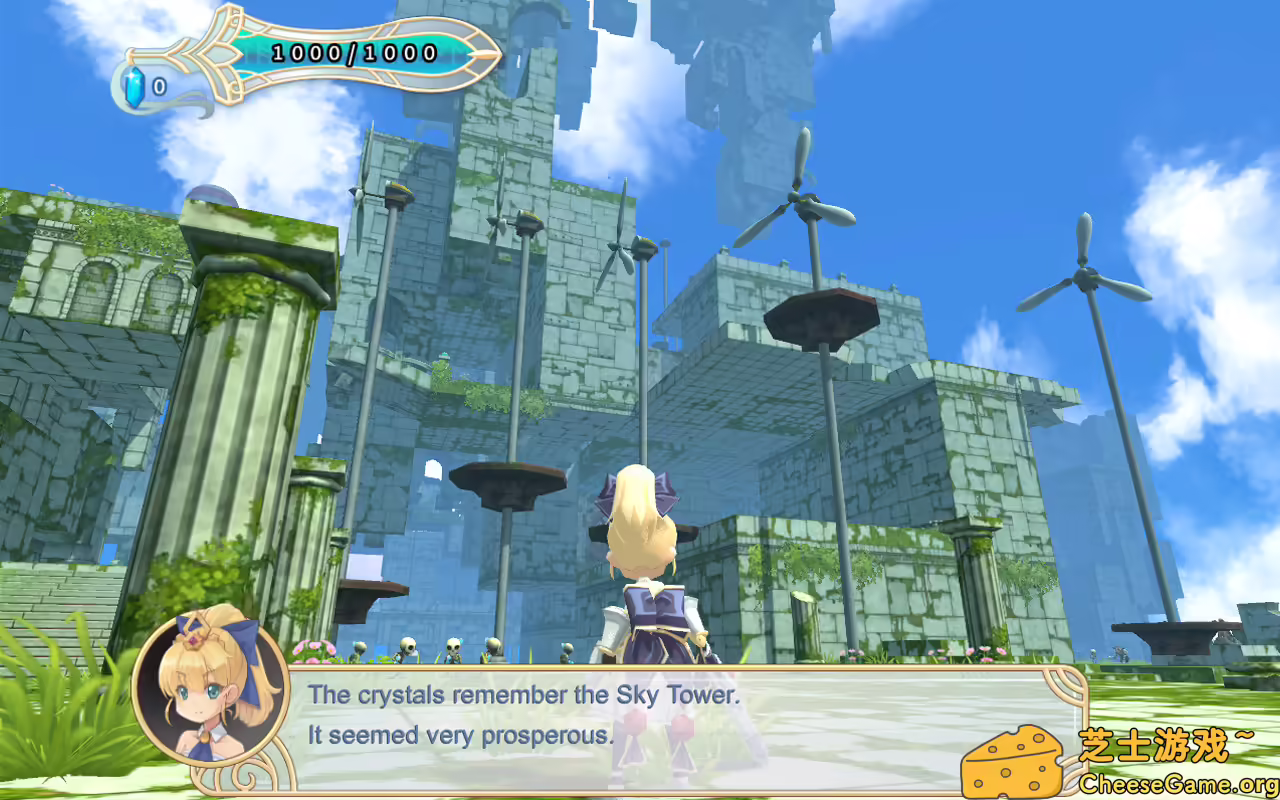The height and width of the screenshot is (800, 1280).
Task: Click the blue crystal currency icon
Action: (134, 86)
